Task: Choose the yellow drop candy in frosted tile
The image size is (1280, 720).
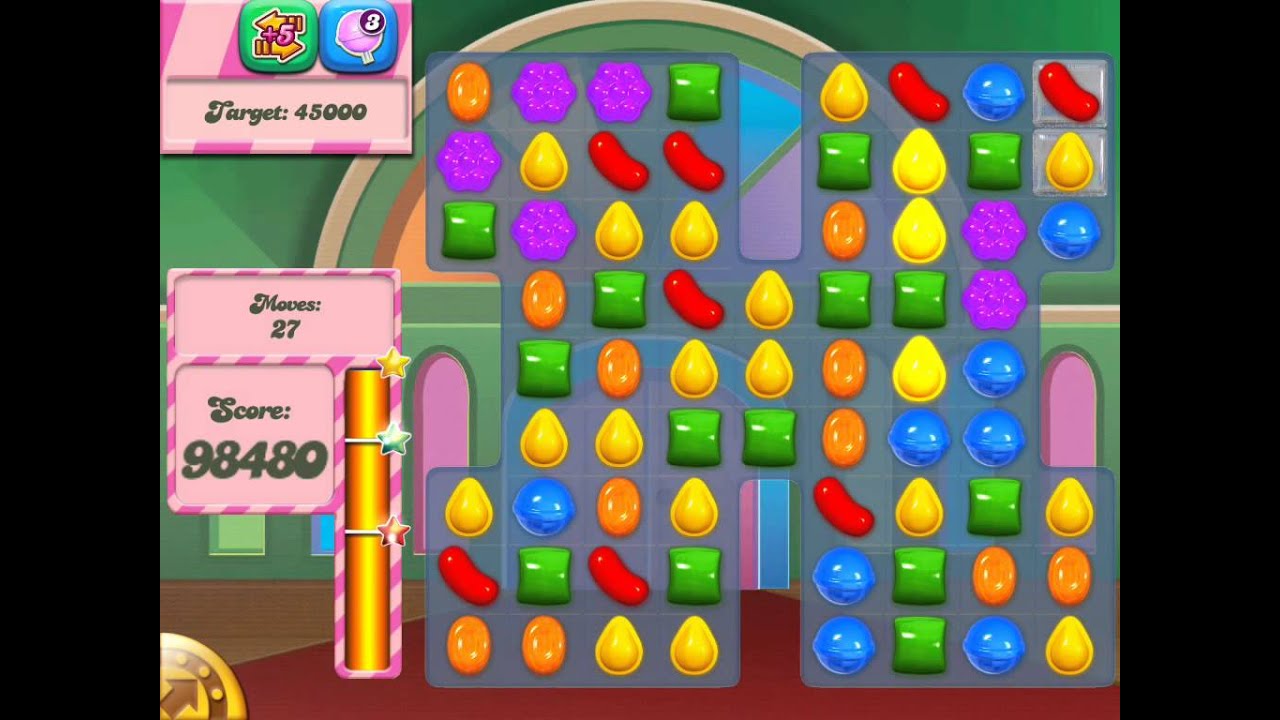Action: pos(1069,162)
